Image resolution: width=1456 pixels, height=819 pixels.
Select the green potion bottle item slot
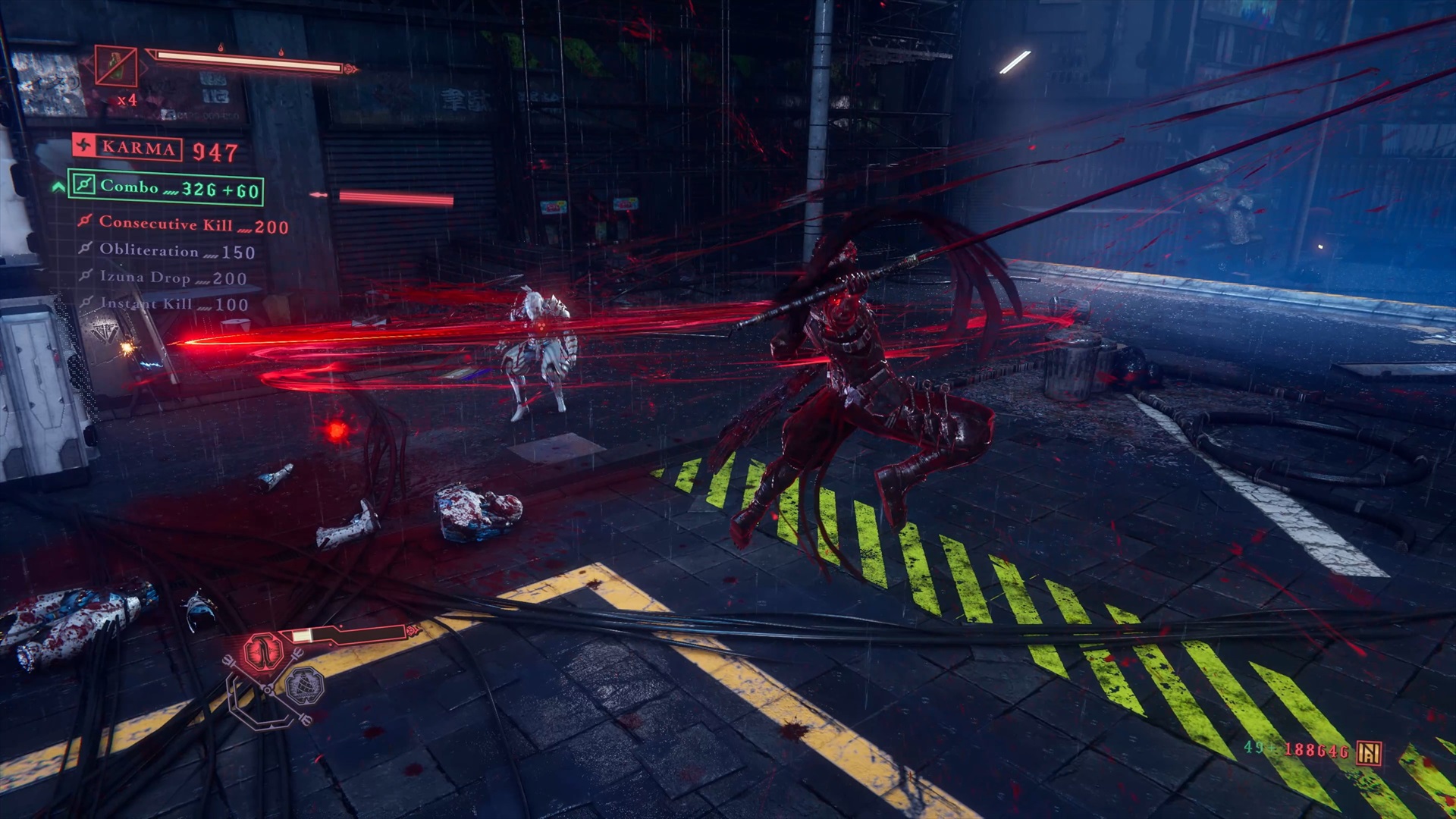[x=116, y=67]
